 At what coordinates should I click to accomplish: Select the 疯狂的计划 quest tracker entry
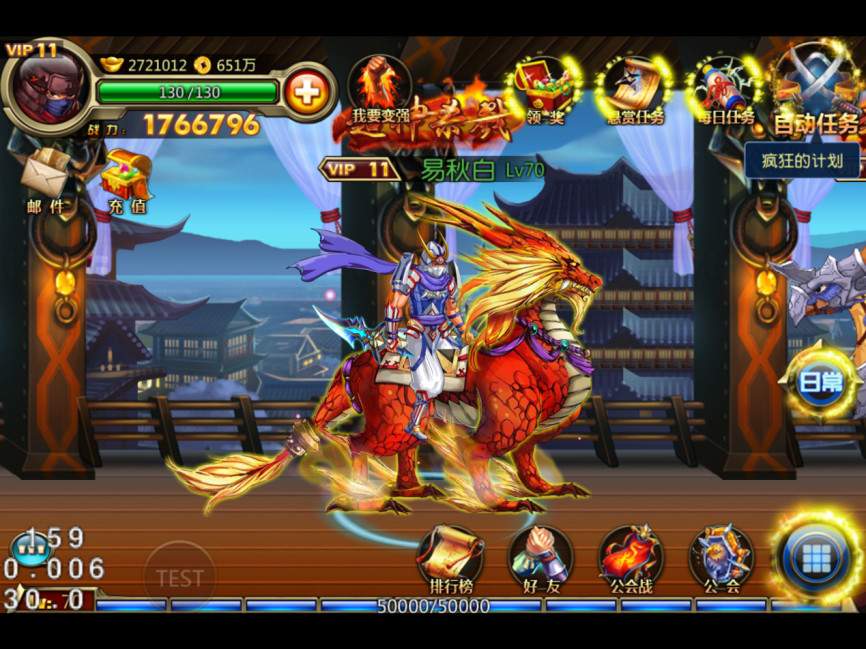pos(802,160)
